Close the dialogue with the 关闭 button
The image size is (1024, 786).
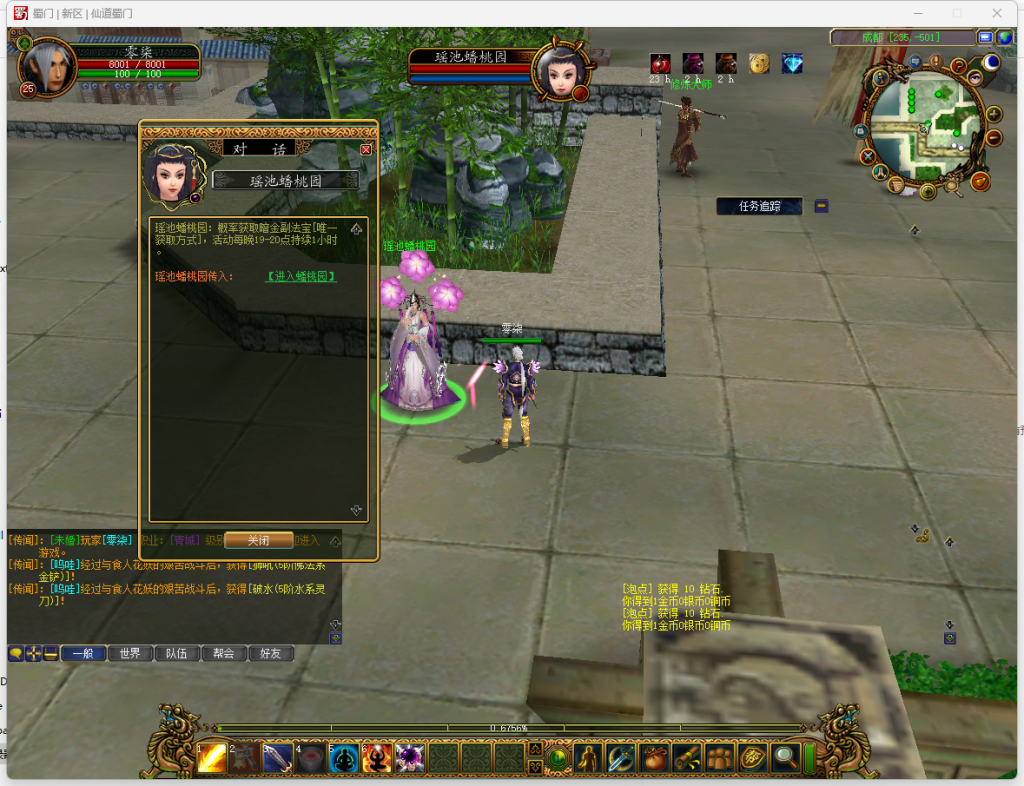pos(258,540)
